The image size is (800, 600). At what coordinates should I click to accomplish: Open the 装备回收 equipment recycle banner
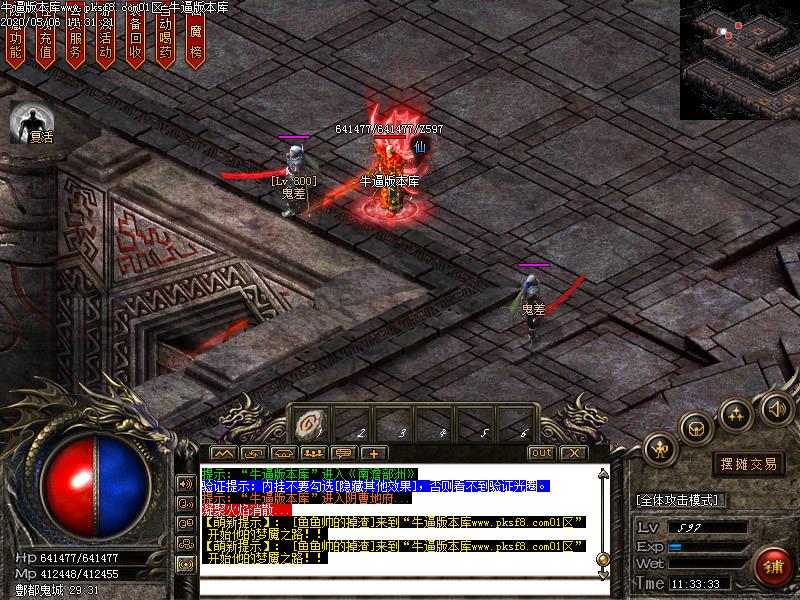coord(136,40)
